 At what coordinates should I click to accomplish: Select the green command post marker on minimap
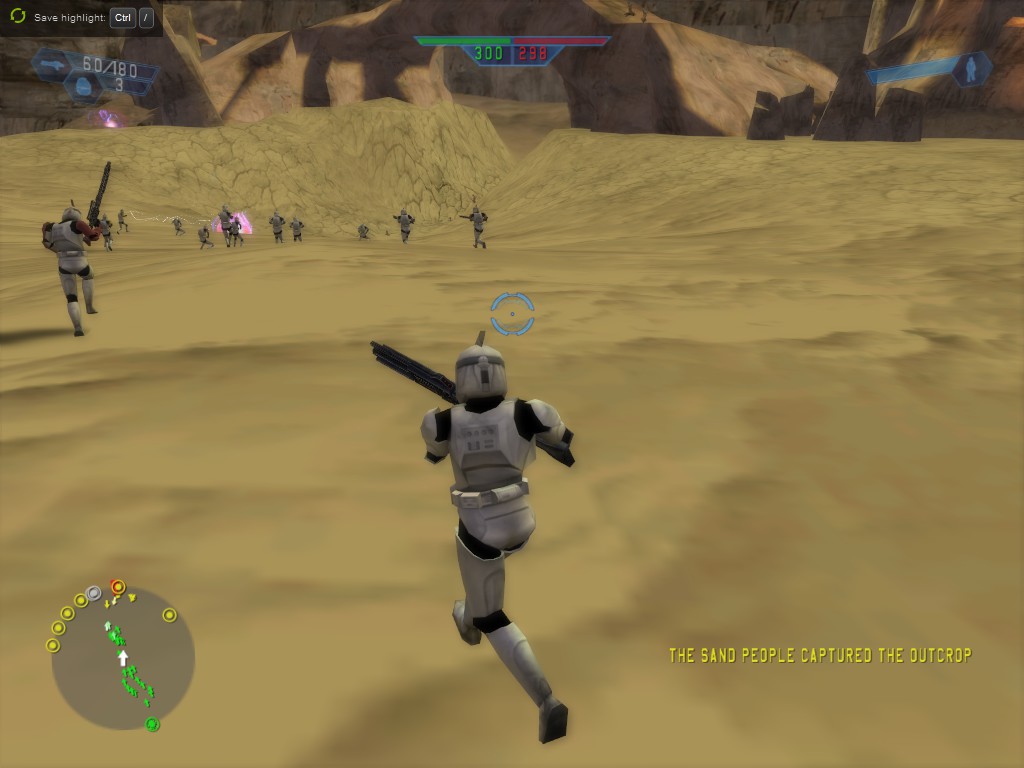(x=152, y=724)
